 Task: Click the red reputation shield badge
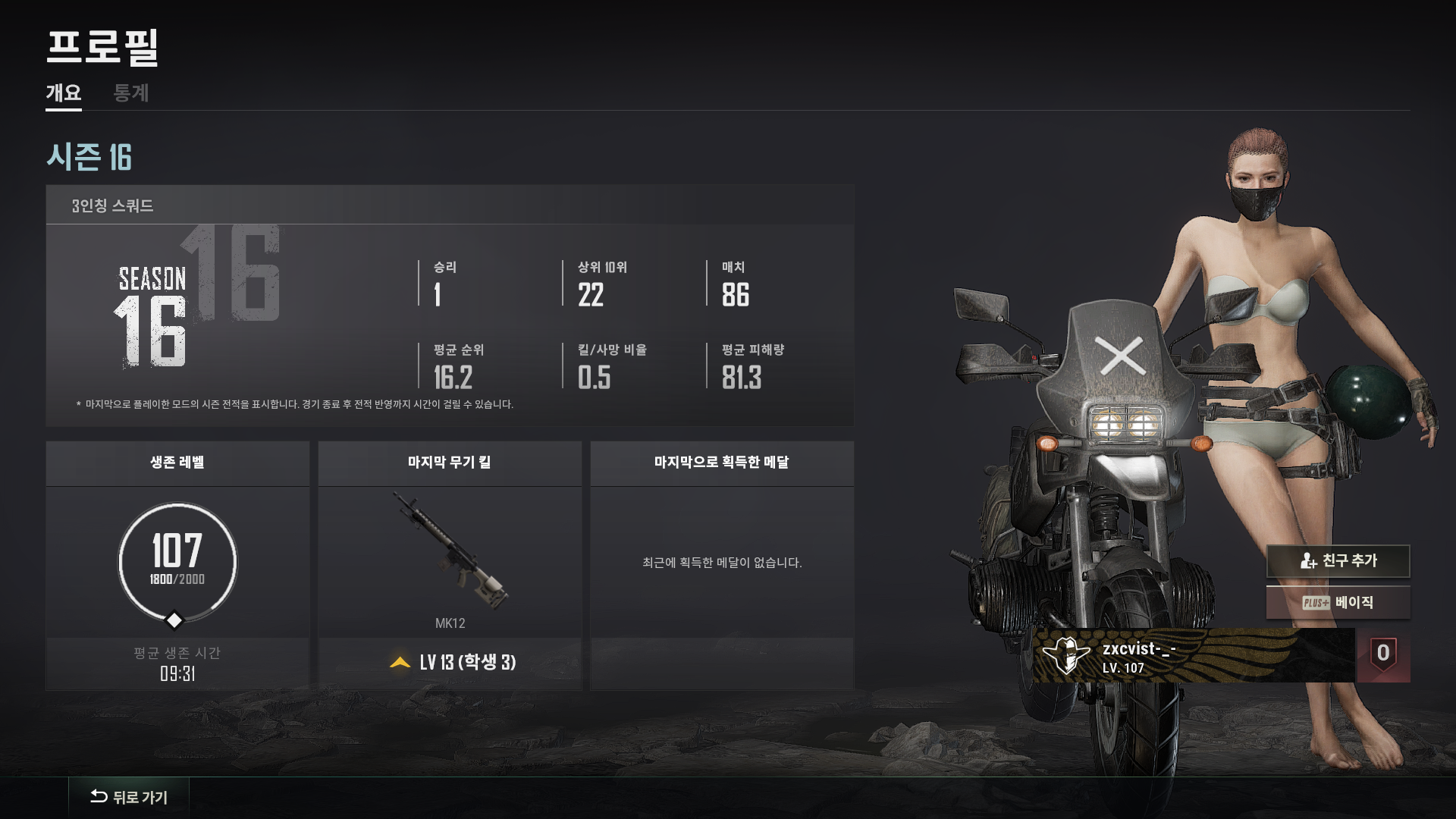(x=1383, y=654)
